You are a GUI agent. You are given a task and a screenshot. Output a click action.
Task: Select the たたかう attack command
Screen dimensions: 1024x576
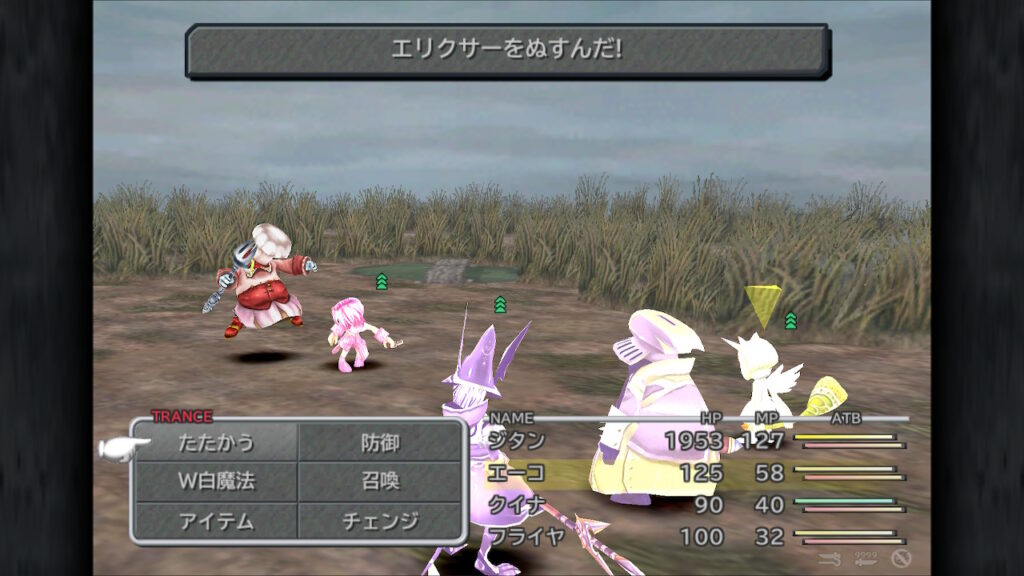pyautogui.click(x=216, y=442)
